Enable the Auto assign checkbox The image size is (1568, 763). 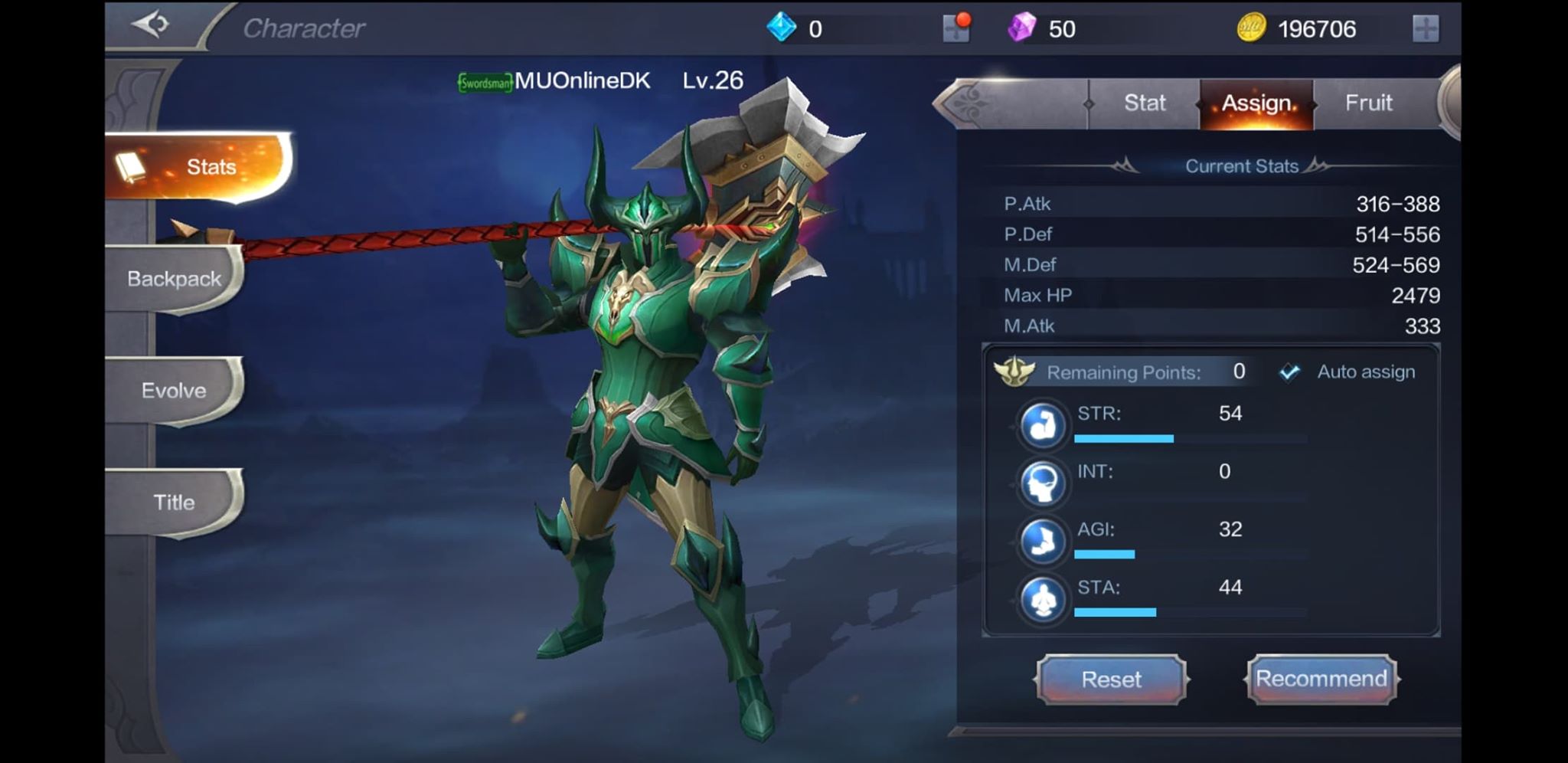click(1289, 372)
